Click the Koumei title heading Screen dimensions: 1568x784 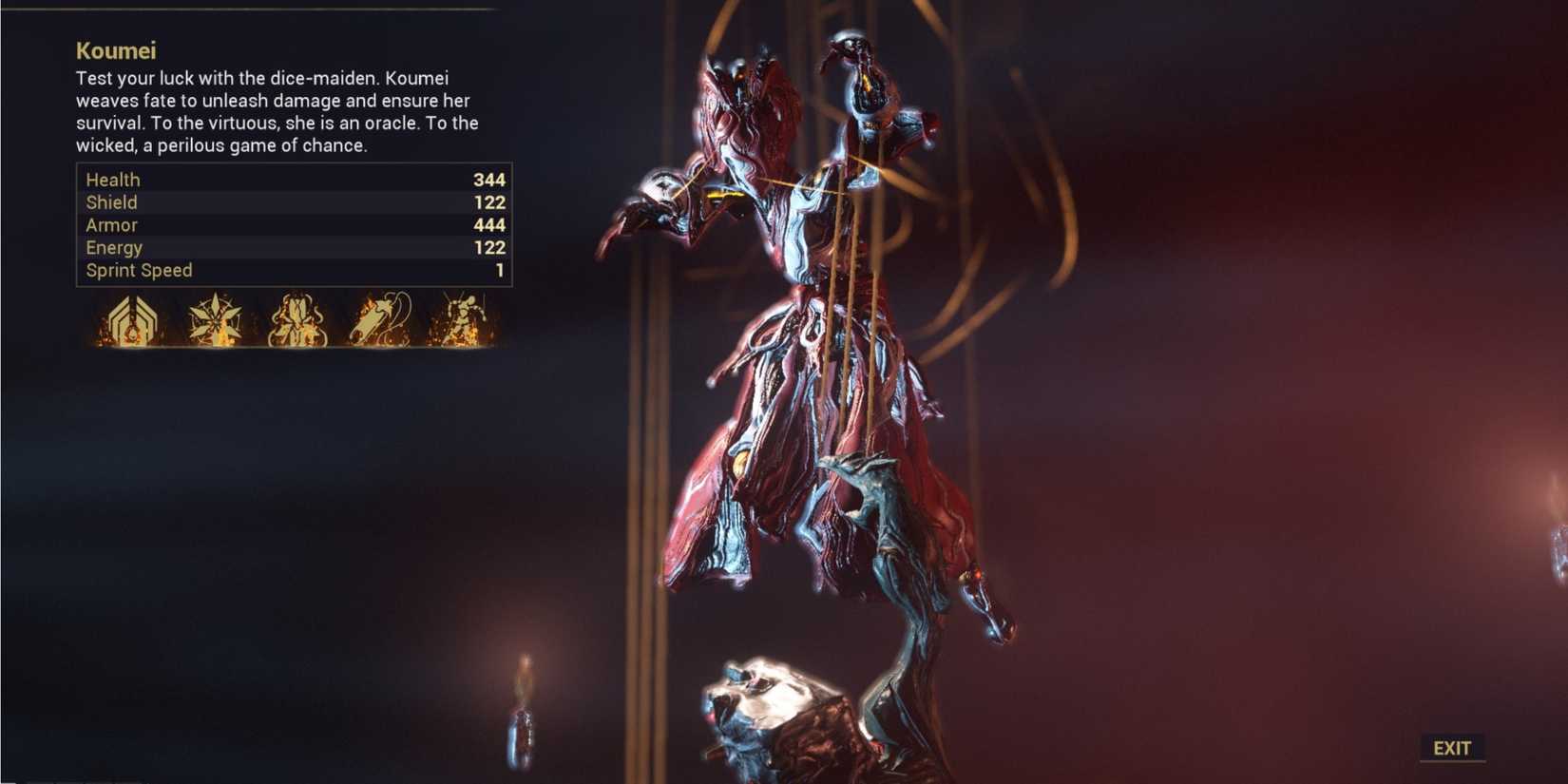114,50
